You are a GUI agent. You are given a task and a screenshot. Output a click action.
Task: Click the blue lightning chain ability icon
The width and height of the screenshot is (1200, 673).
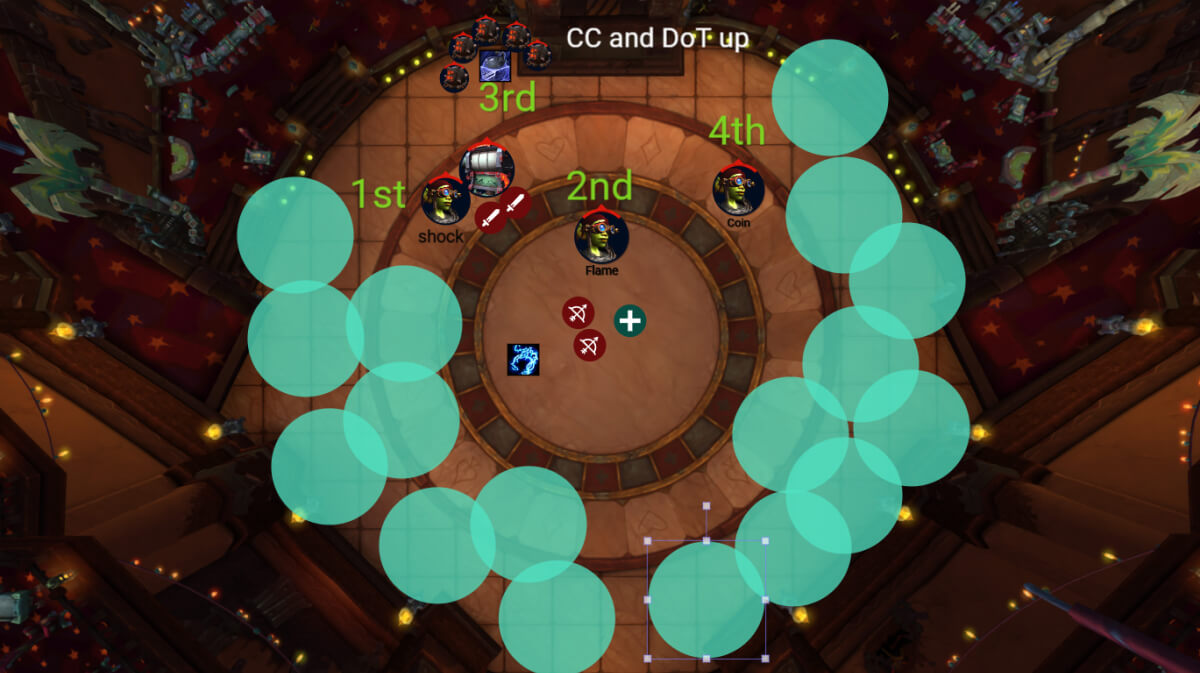point(523,360)
